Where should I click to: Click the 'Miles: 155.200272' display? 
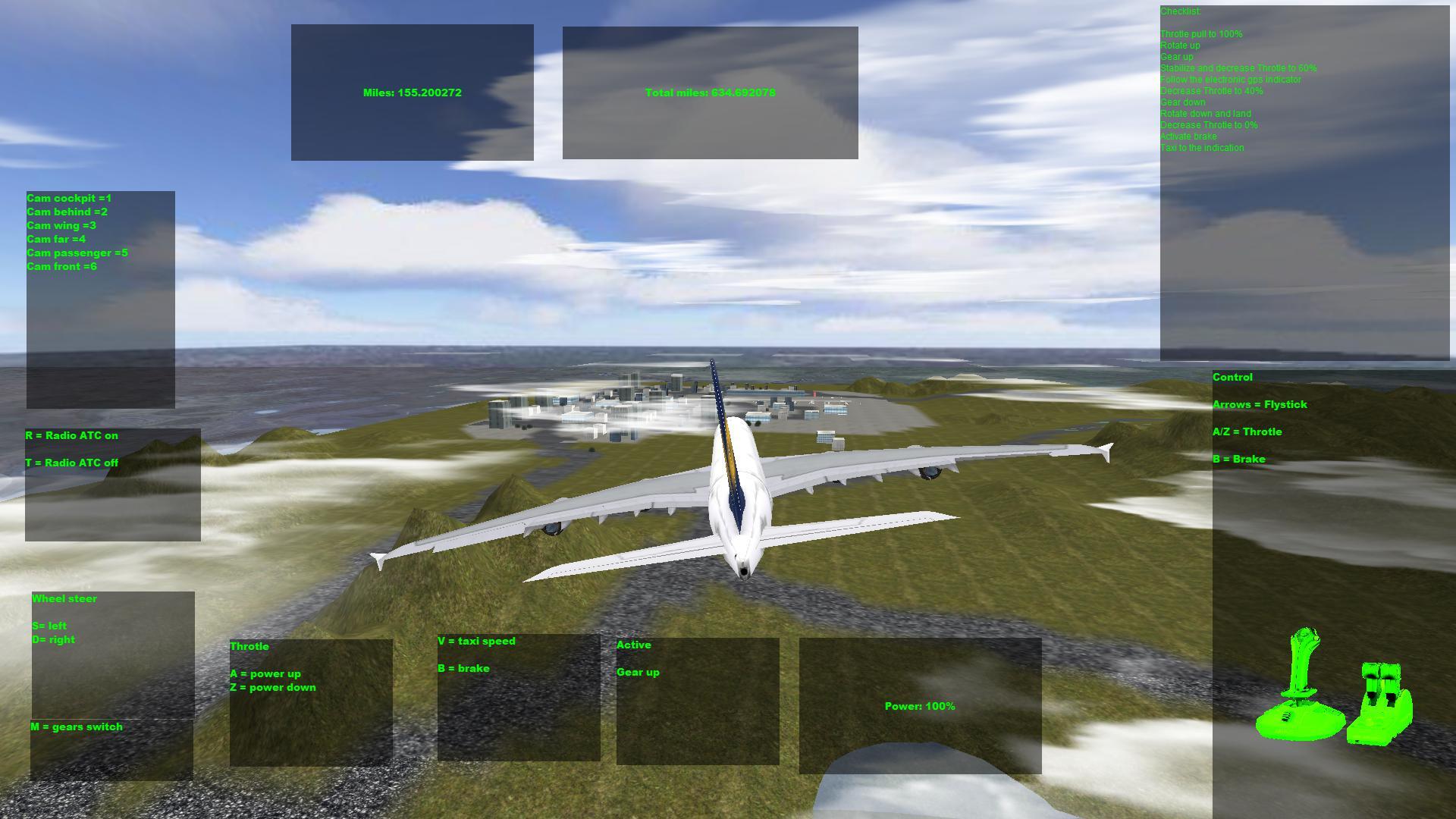pos(412,92)
